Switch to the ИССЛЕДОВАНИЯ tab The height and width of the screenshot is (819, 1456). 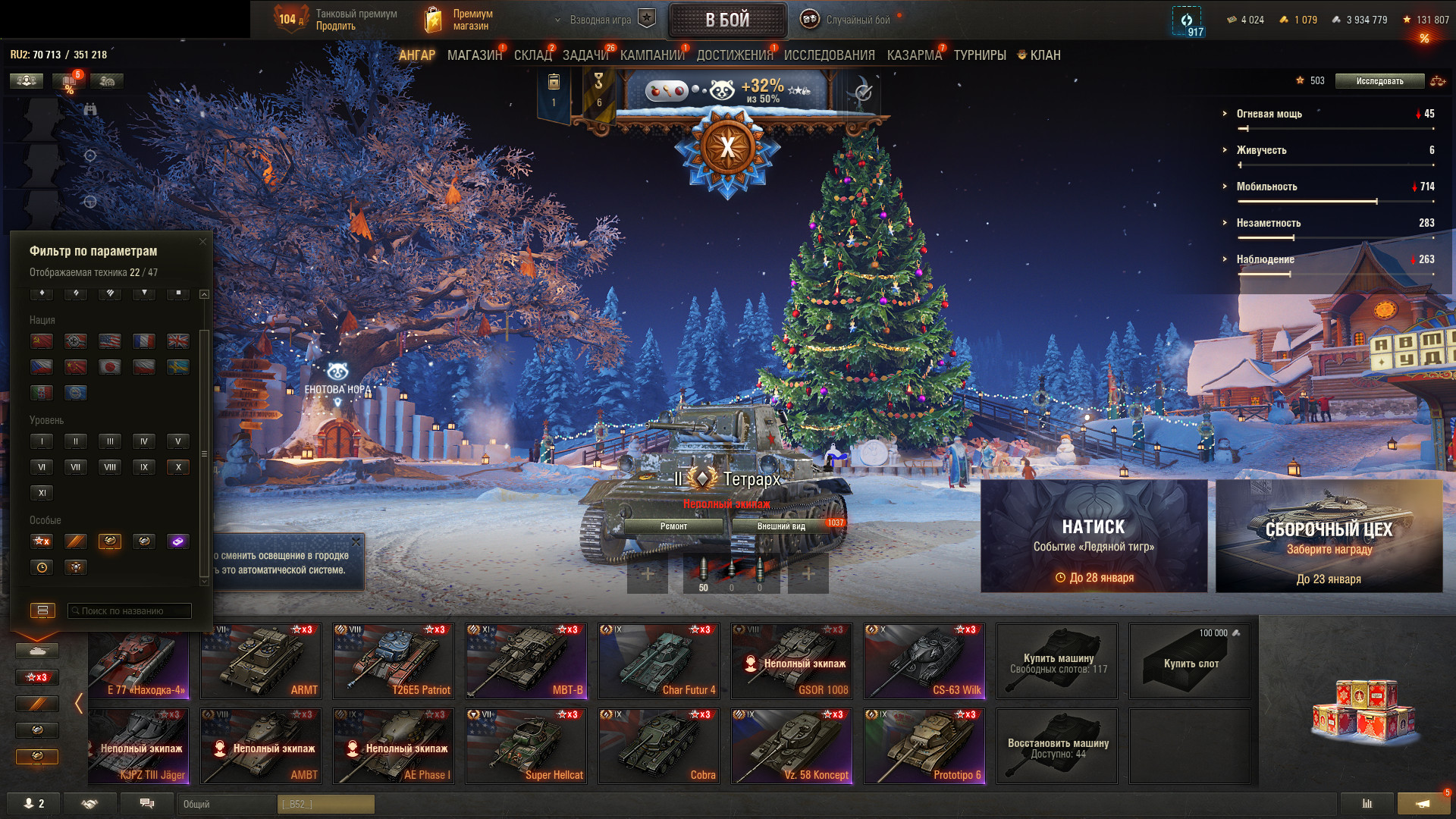(x=829, y=55)
